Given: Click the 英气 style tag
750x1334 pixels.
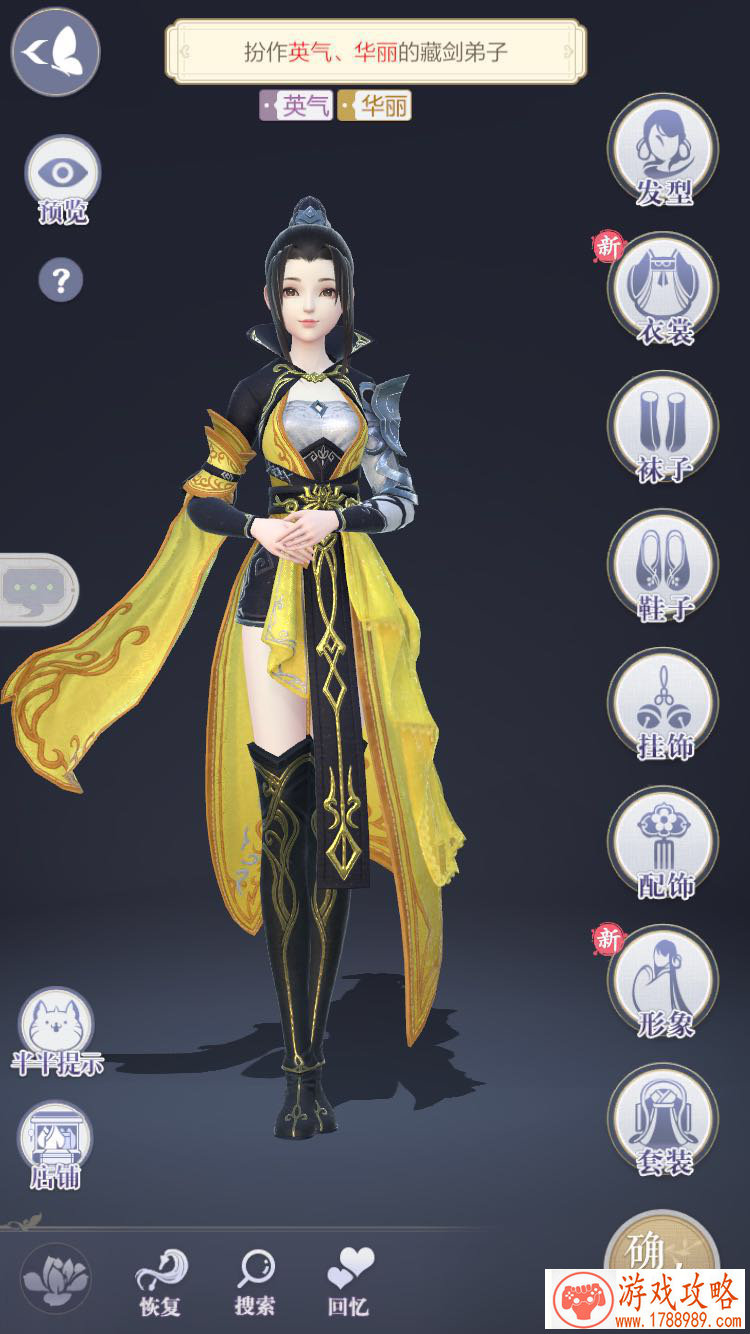Looking at the screenshot, I should 297,106.
